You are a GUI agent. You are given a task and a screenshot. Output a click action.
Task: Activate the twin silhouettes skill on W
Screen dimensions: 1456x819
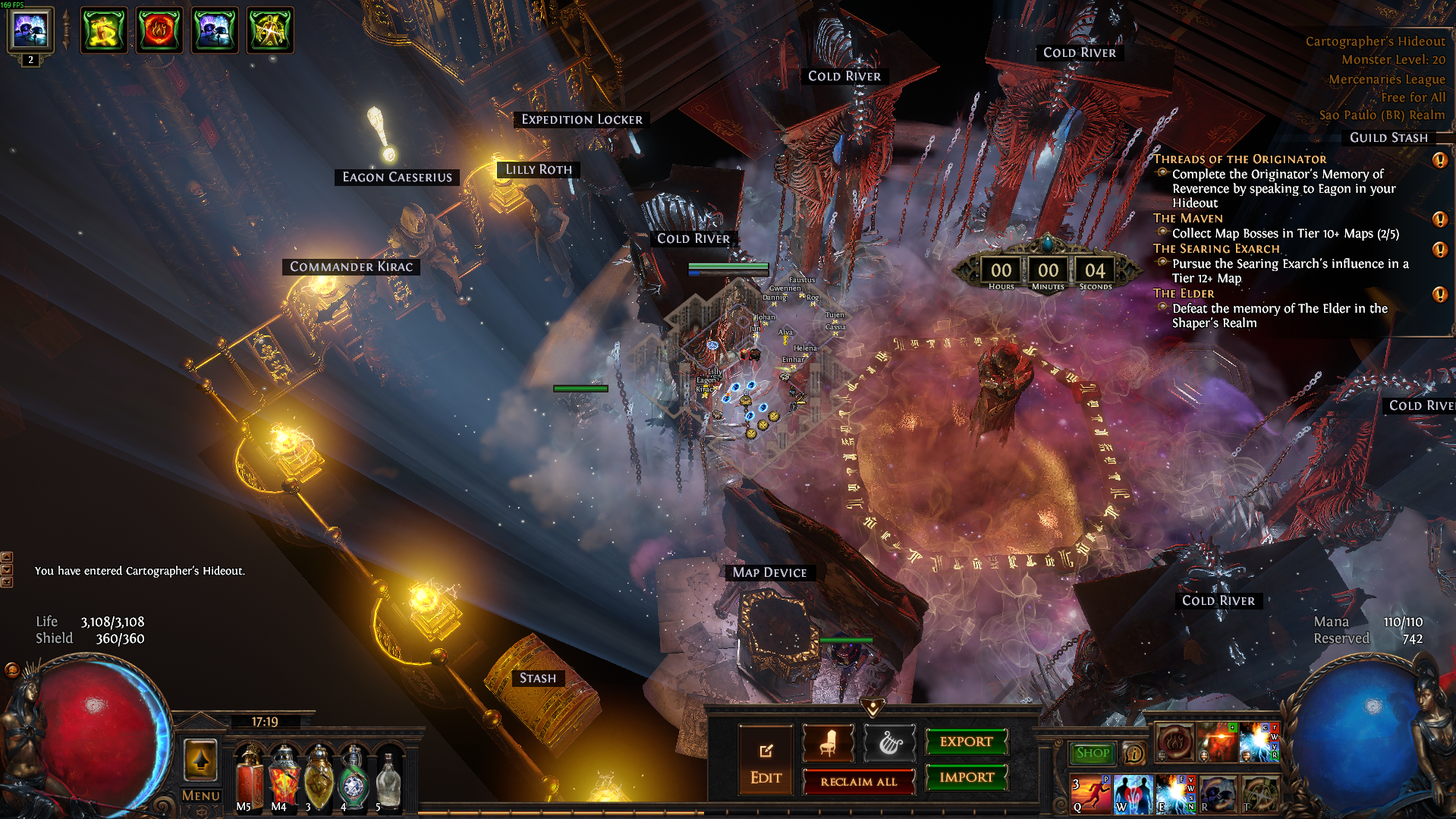1133,794
